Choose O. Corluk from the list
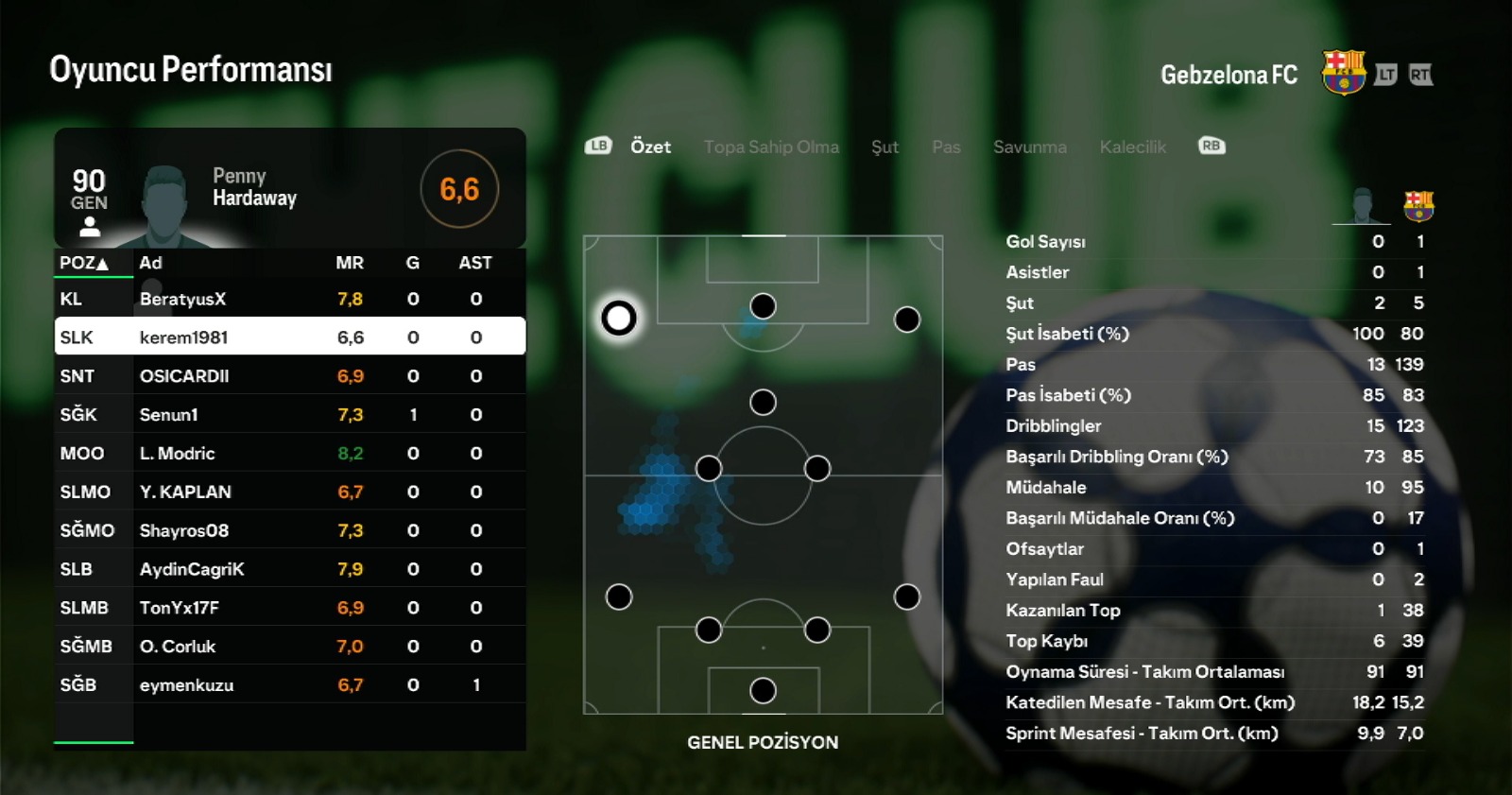 click(289, 647)
